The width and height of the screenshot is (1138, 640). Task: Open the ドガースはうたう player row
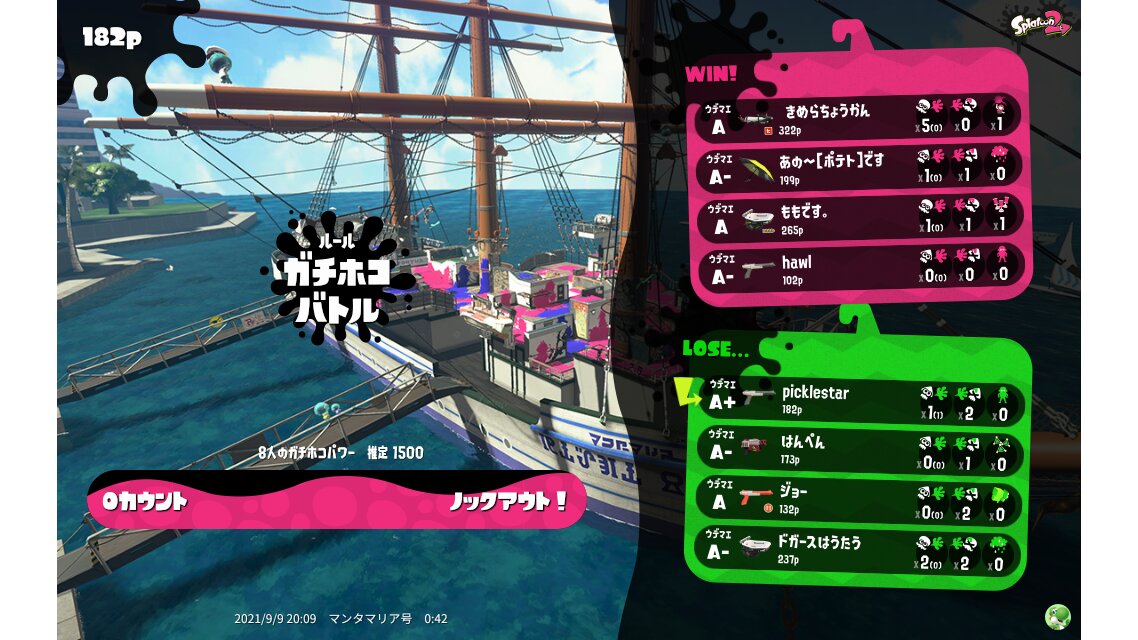click(858, 551)
